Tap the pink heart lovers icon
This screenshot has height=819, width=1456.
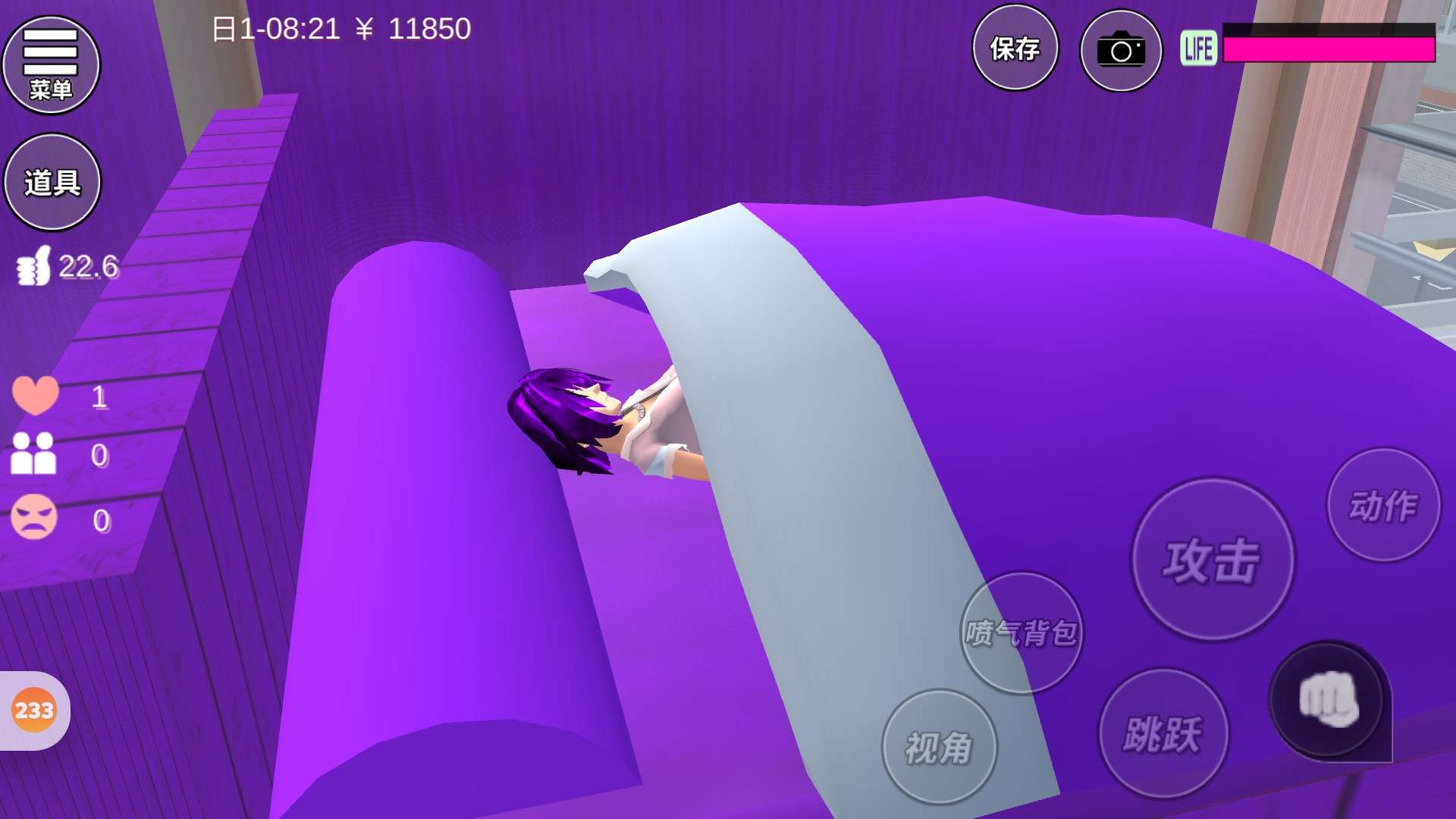coord(35,395)
